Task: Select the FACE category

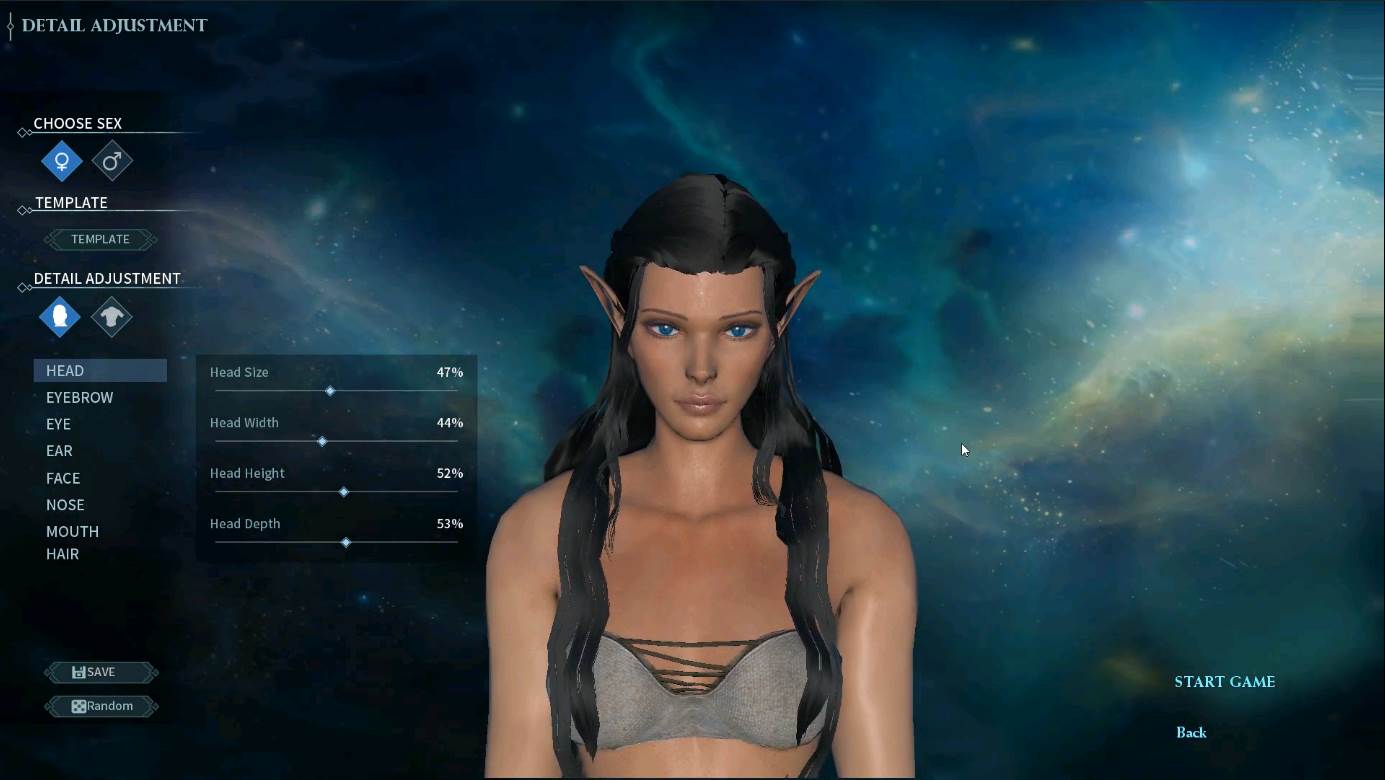Action: coord(63,478)
